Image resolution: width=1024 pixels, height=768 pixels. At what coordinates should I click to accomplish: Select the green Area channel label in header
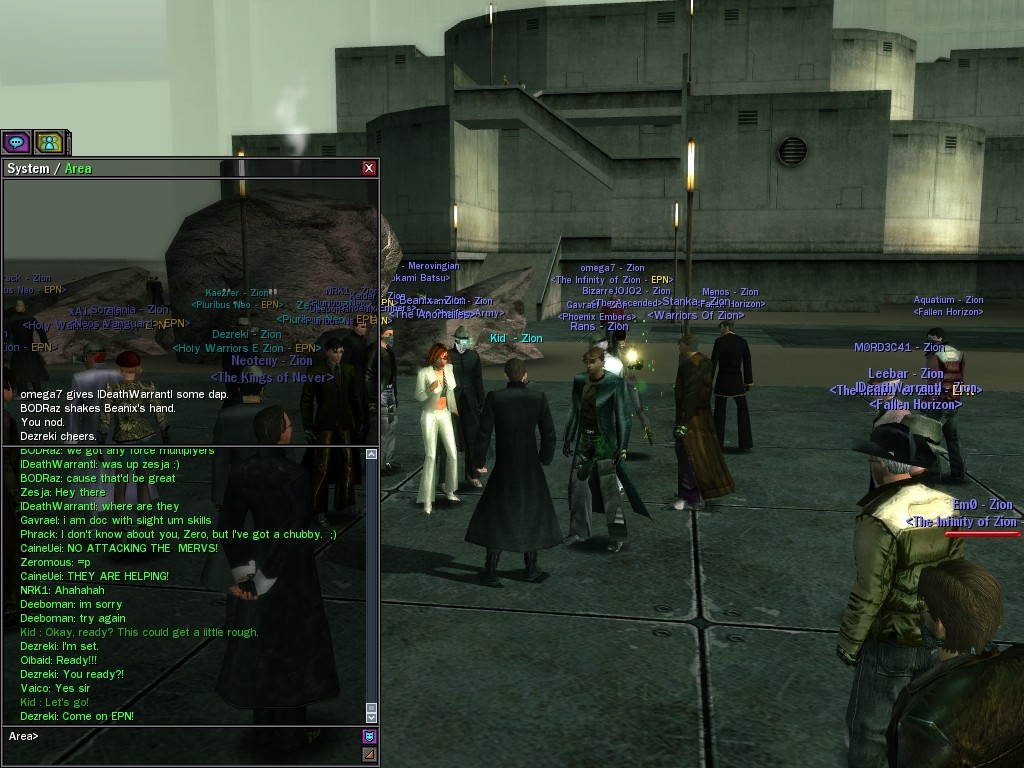pyautogui.click(x=78, y=168)
